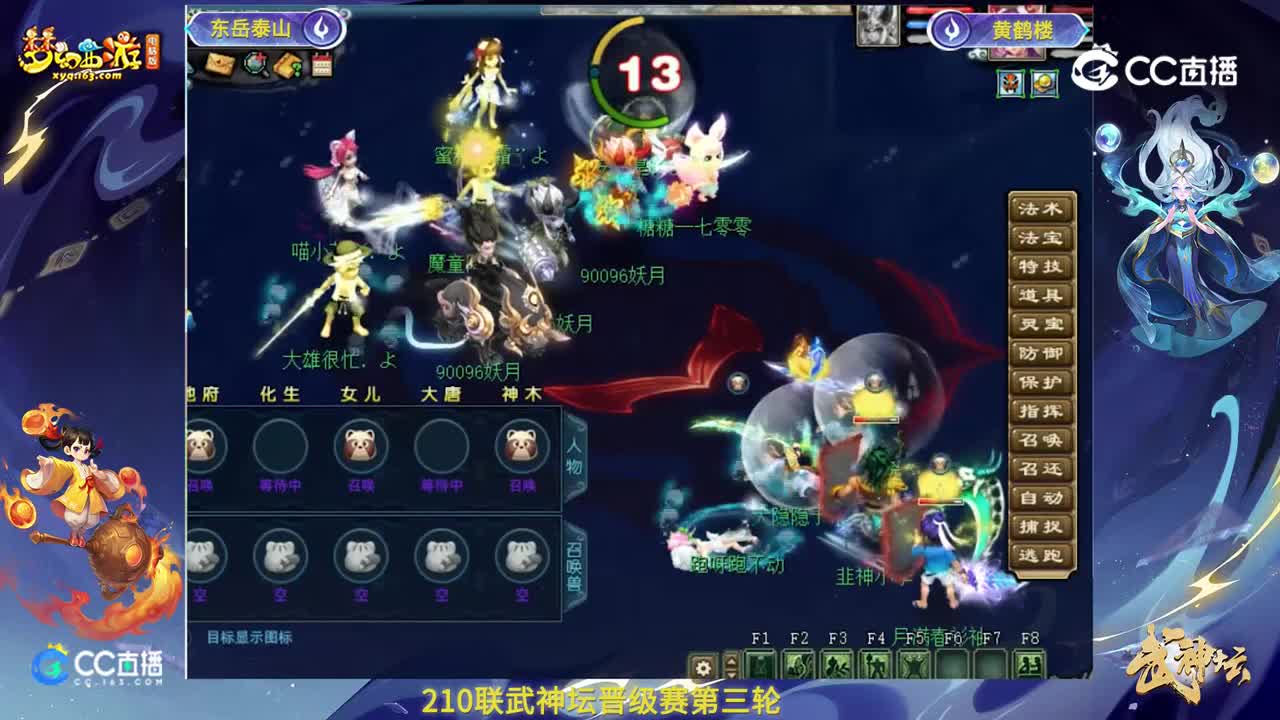The width and height of the screenshot is (1280, 720).
Task: Toggle the blue flame emblem beside 黄鹤楼
Action: pos(950,30)
